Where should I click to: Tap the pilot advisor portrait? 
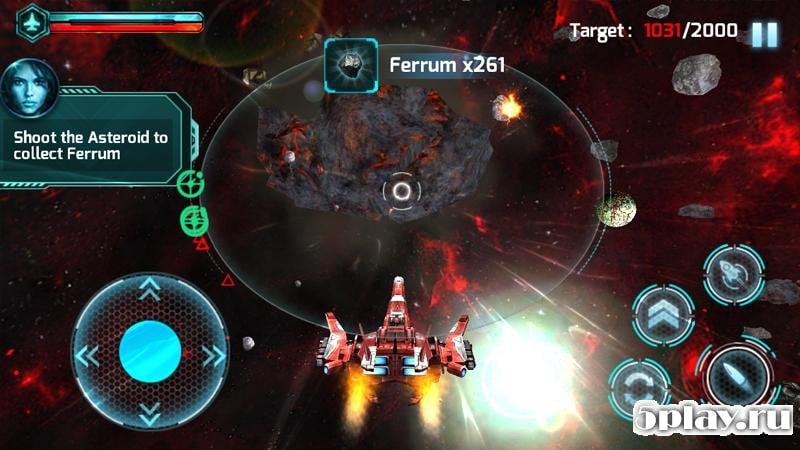(27, 87)
